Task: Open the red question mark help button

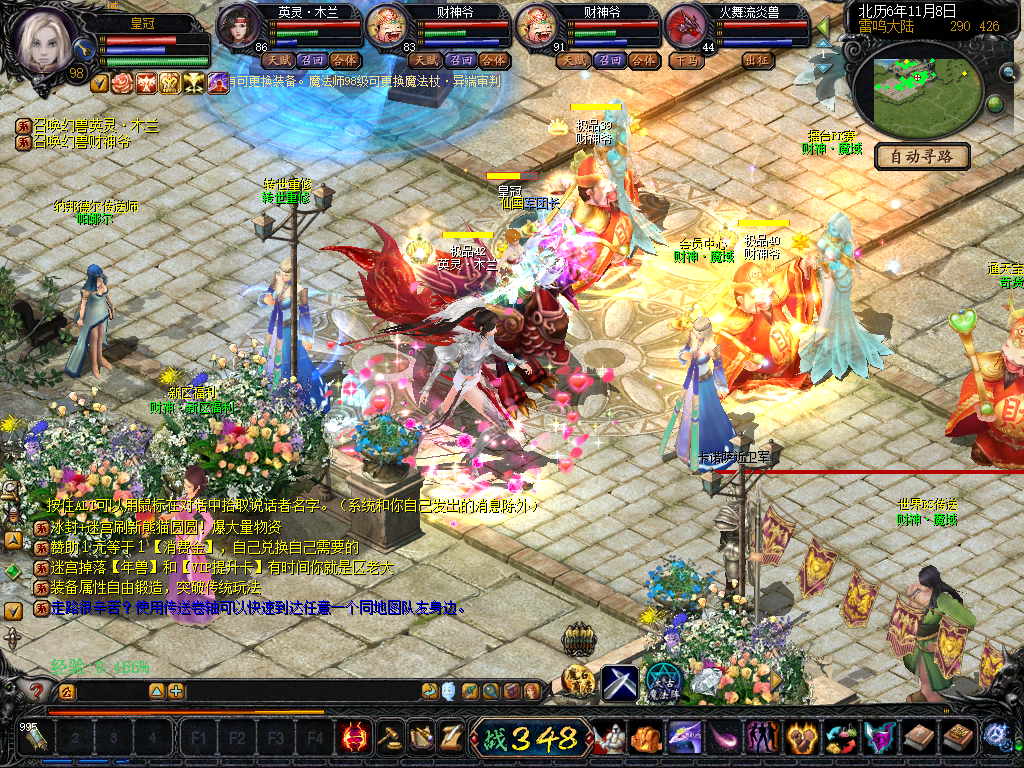Action: [x=37, y=691]
